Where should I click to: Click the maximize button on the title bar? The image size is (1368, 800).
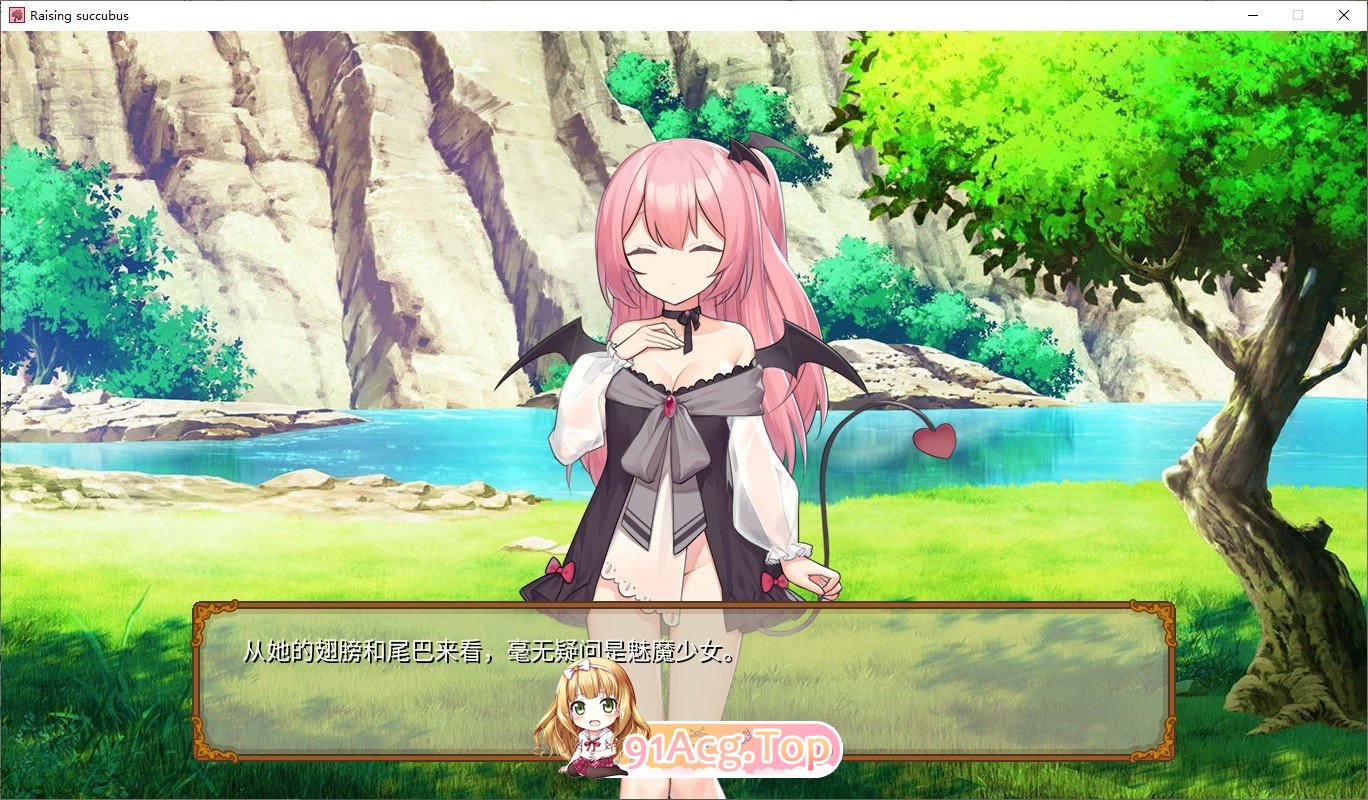pyautogui.click(x=1297, y=15)
